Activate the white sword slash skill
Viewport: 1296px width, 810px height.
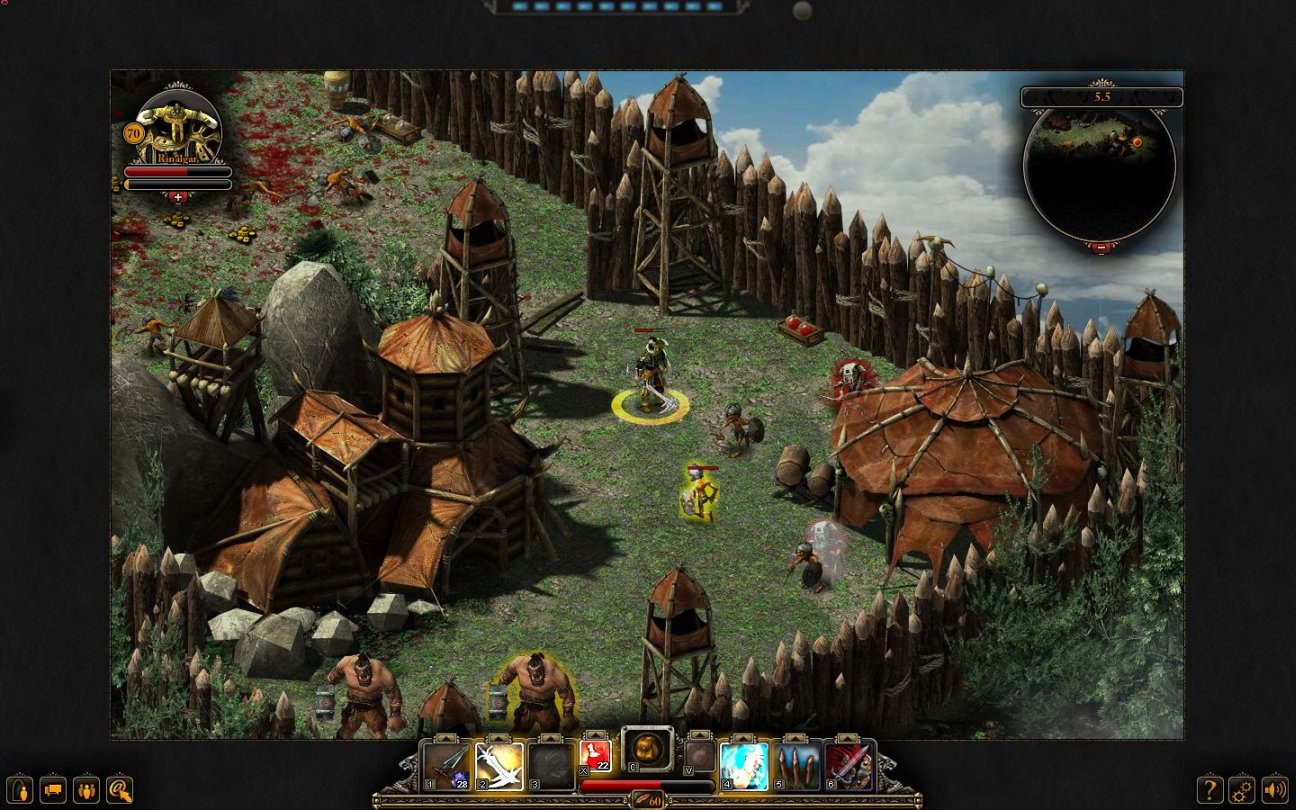pyautogui.click(x=499, y=766)
